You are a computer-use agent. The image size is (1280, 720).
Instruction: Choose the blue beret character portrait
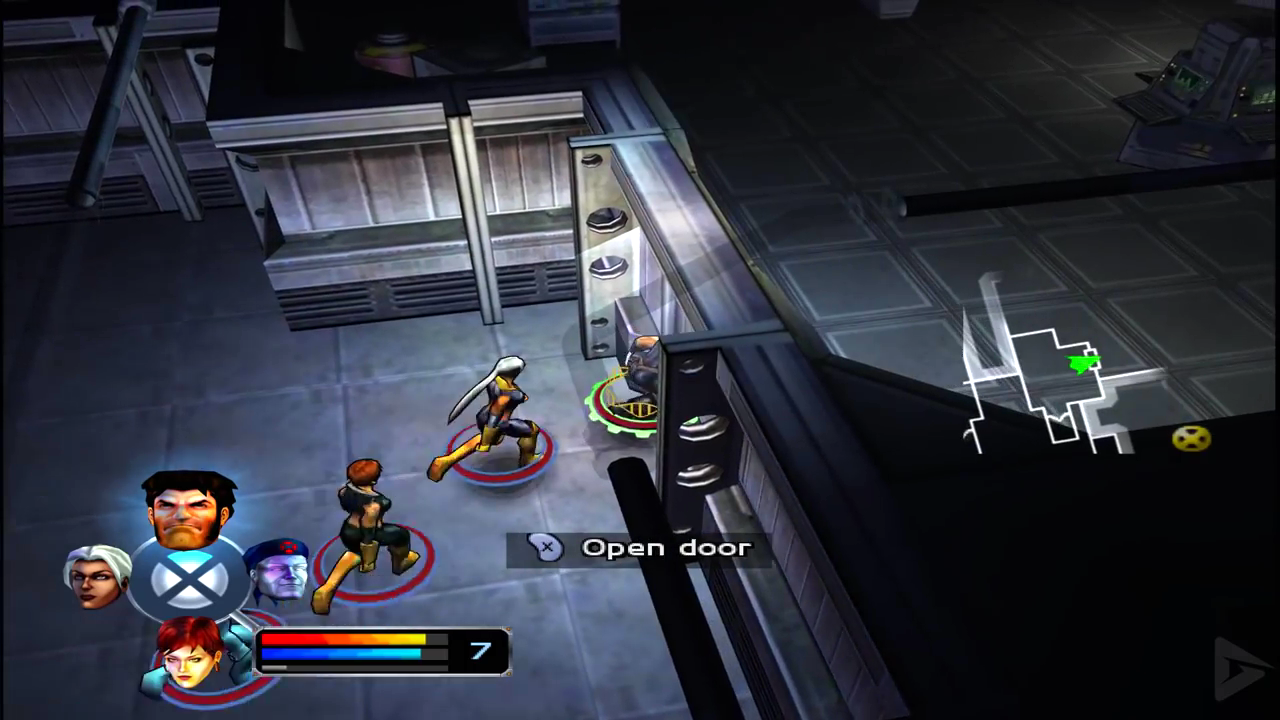click(x=278, y=570)
